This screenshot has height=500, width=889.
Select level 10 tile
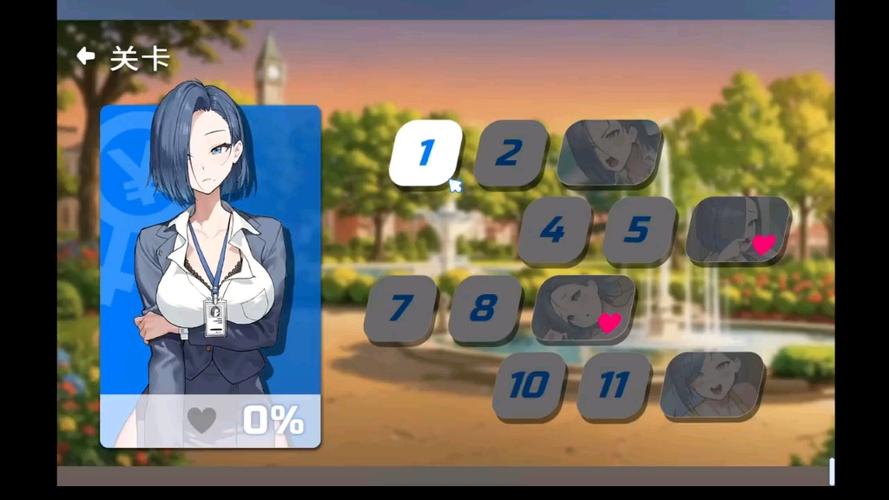point(528,385)
